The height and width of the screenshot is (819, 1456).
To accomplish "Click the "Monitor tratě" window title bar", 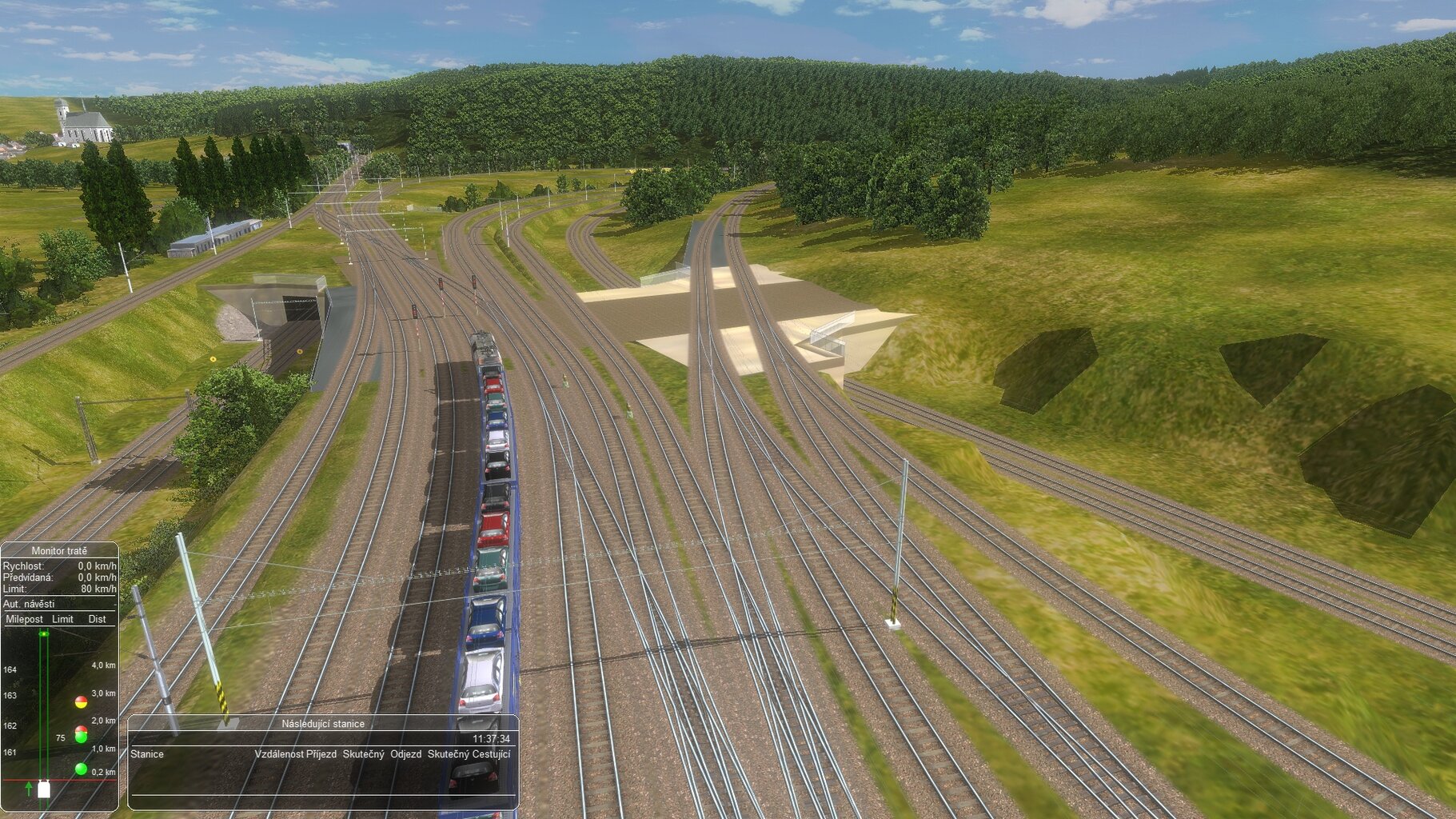I will (x=59, y=551).
